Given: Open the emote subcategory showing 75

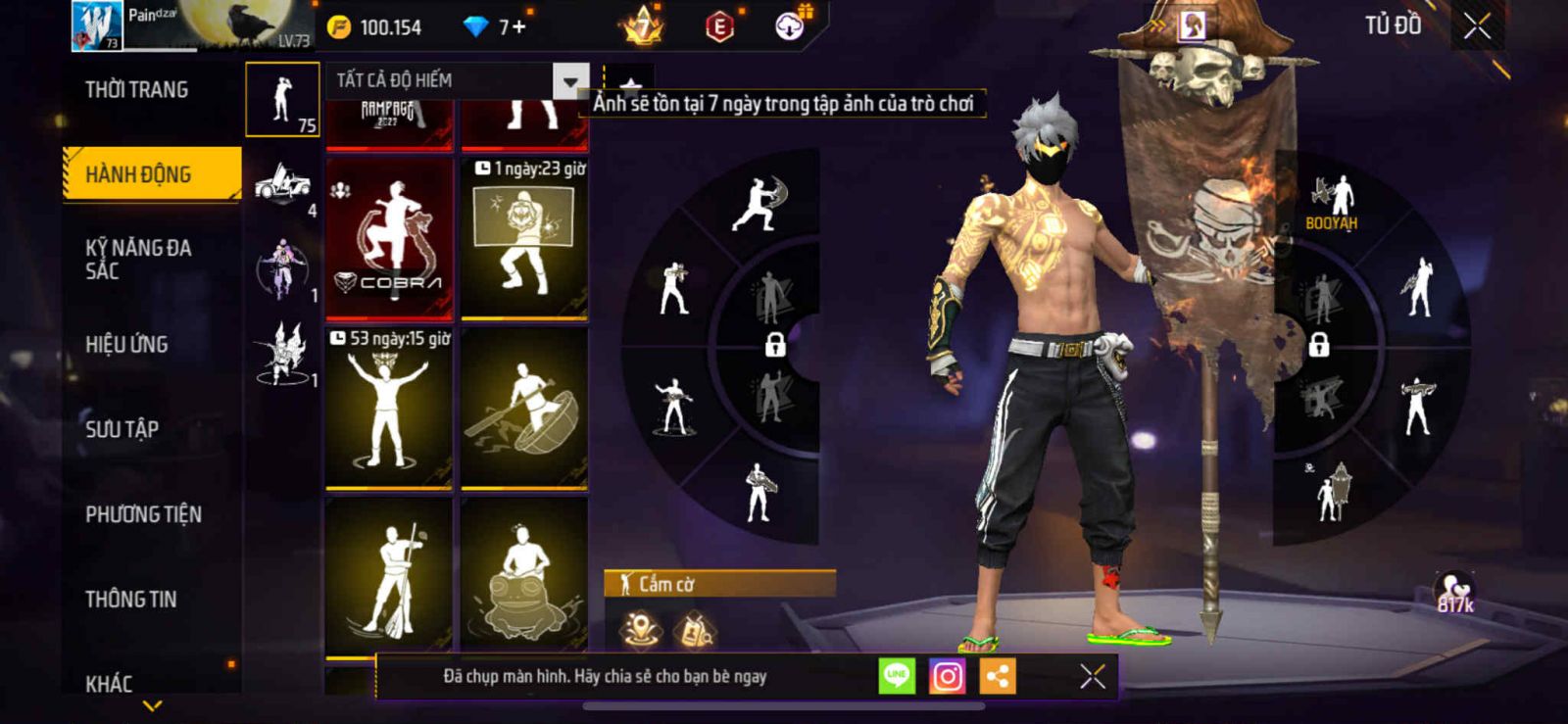Looking at the screenshot, I should tap(282, 99).
